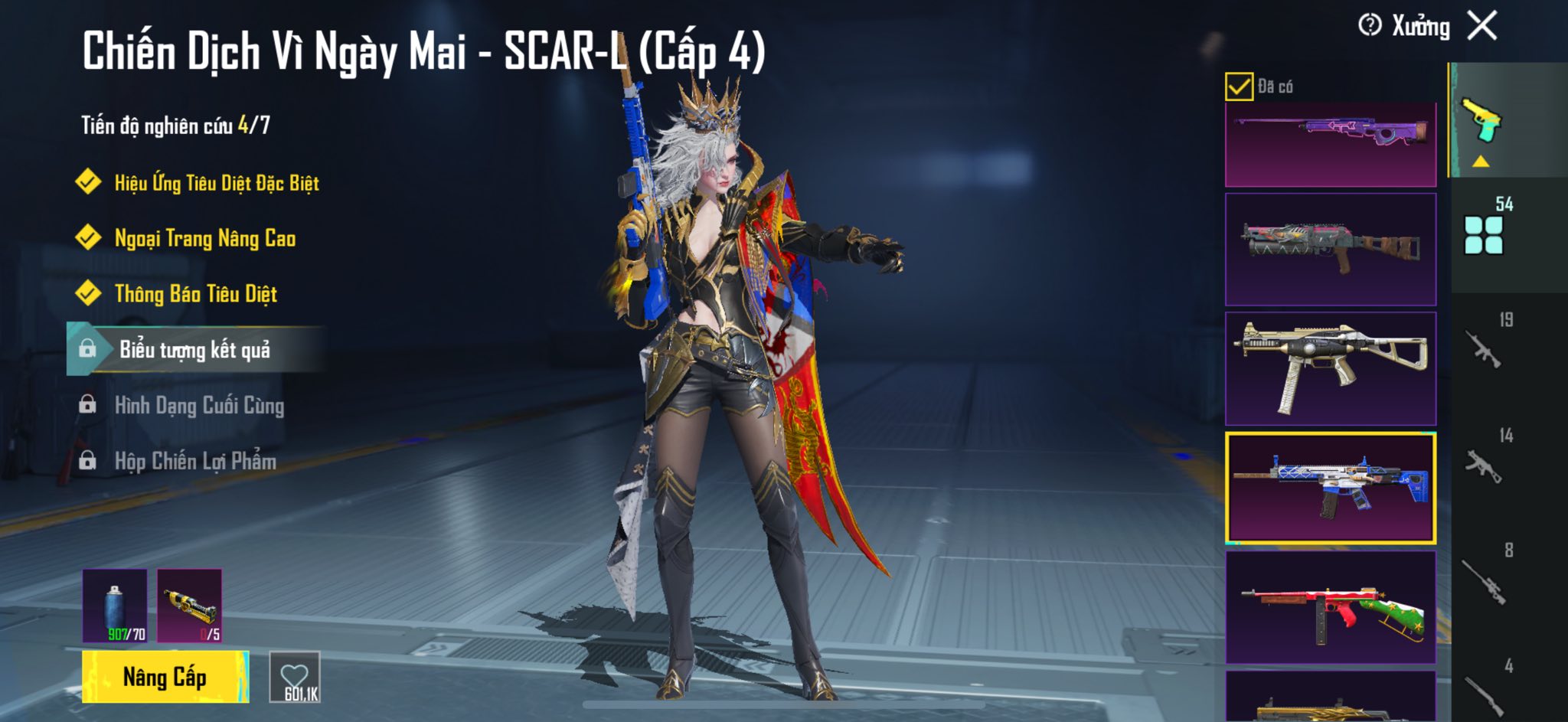Like the skin with the heart button
Image resolution: width=1568 pixels, height=722 pixels.
coord(295,678)
